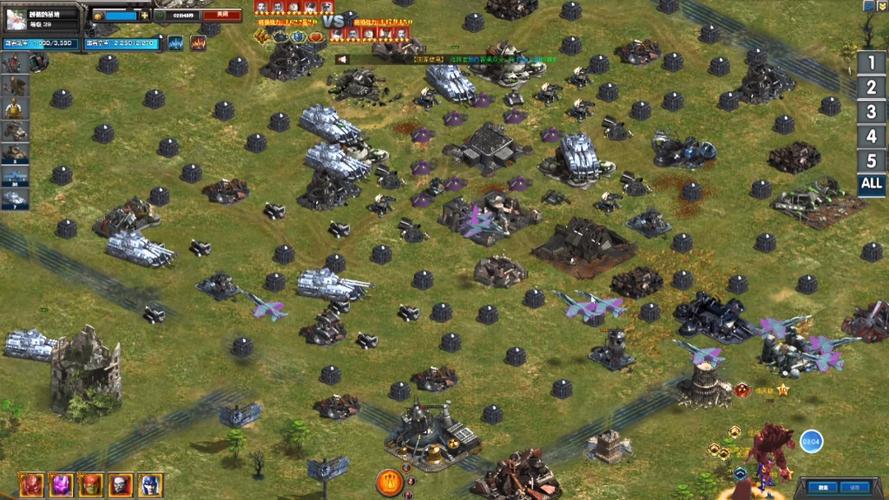Viewport: 889px width, 500px height.
Task: Select ALL squads
Action: (x=871, y=184)
